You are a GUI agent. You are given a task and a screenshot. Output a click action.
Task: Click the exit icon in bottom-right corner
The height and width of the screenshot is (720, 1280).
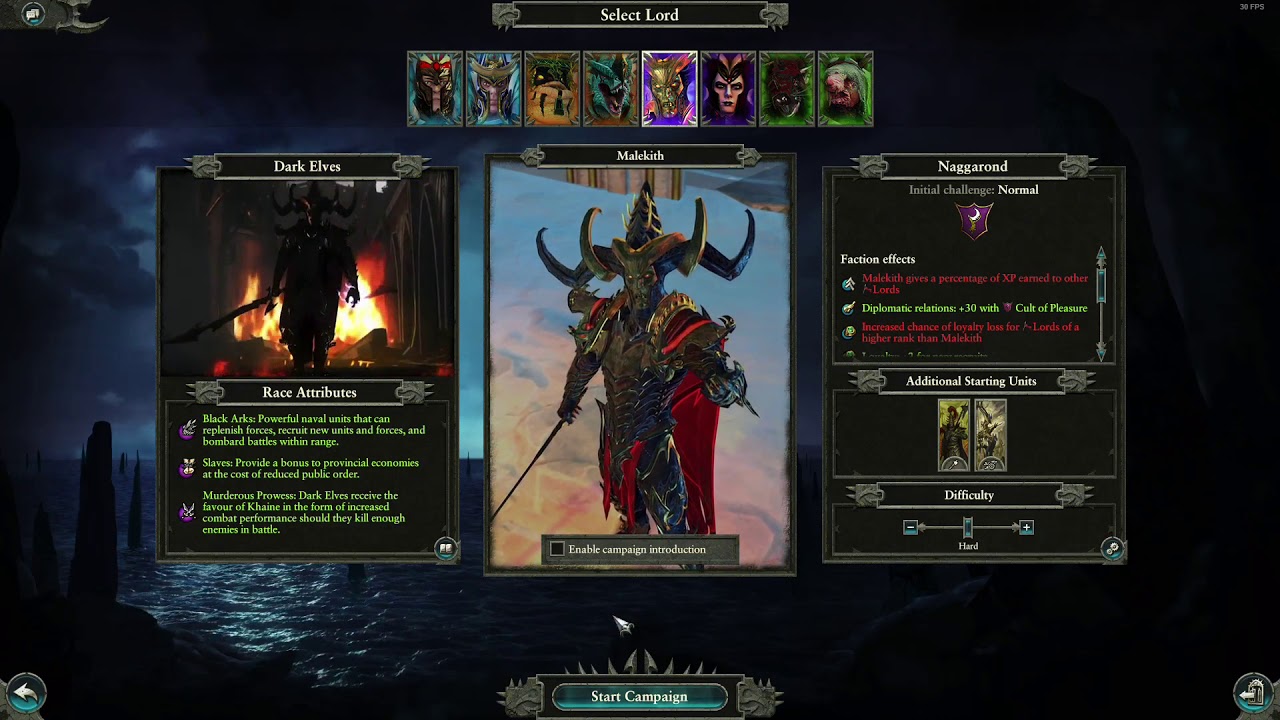1253,692
